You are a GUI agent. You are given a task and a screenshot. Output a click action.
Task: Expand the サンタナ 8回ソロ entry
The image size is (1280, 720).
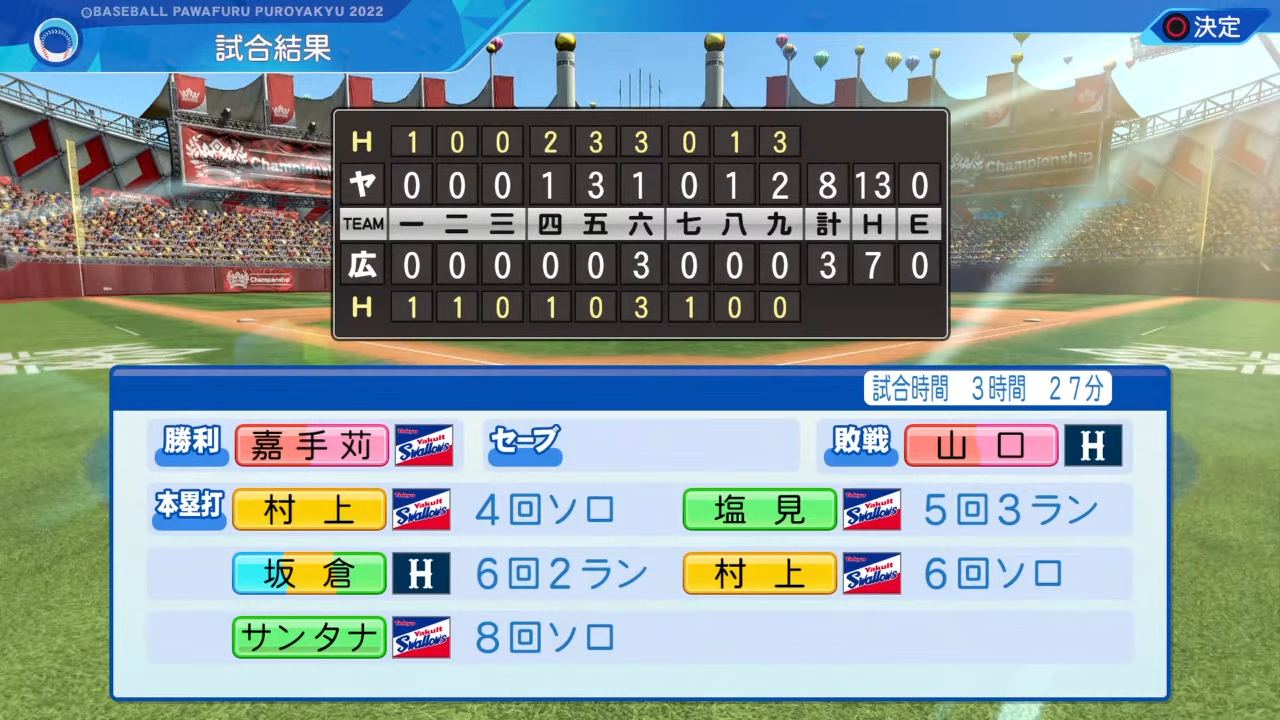(x=544, y=637)
